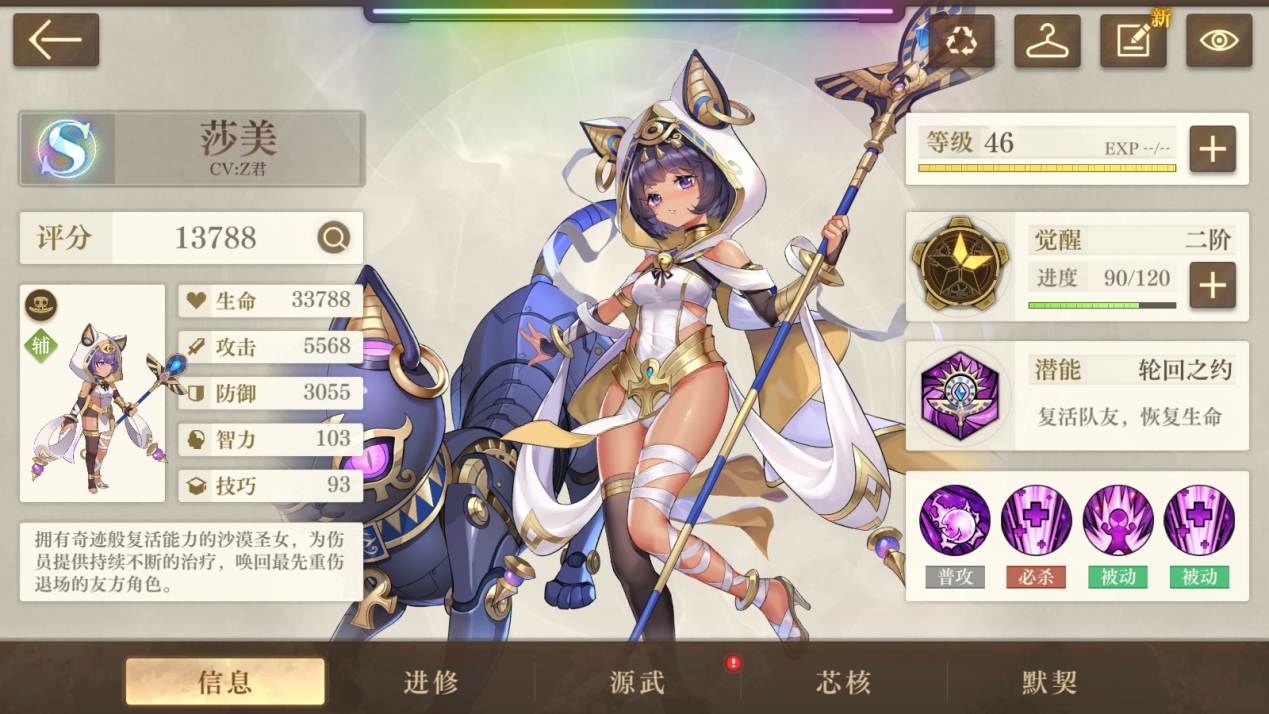Add experience with the 等级 plus button
The image size is (1269, 714).
pyautogui.click(x=1212, y=149)
